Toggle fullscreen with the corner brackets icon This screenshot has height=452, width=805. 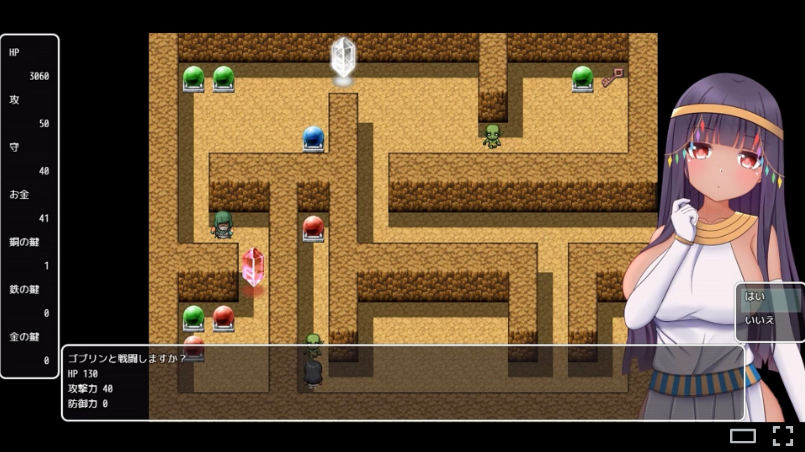click(x=782, y=435)
